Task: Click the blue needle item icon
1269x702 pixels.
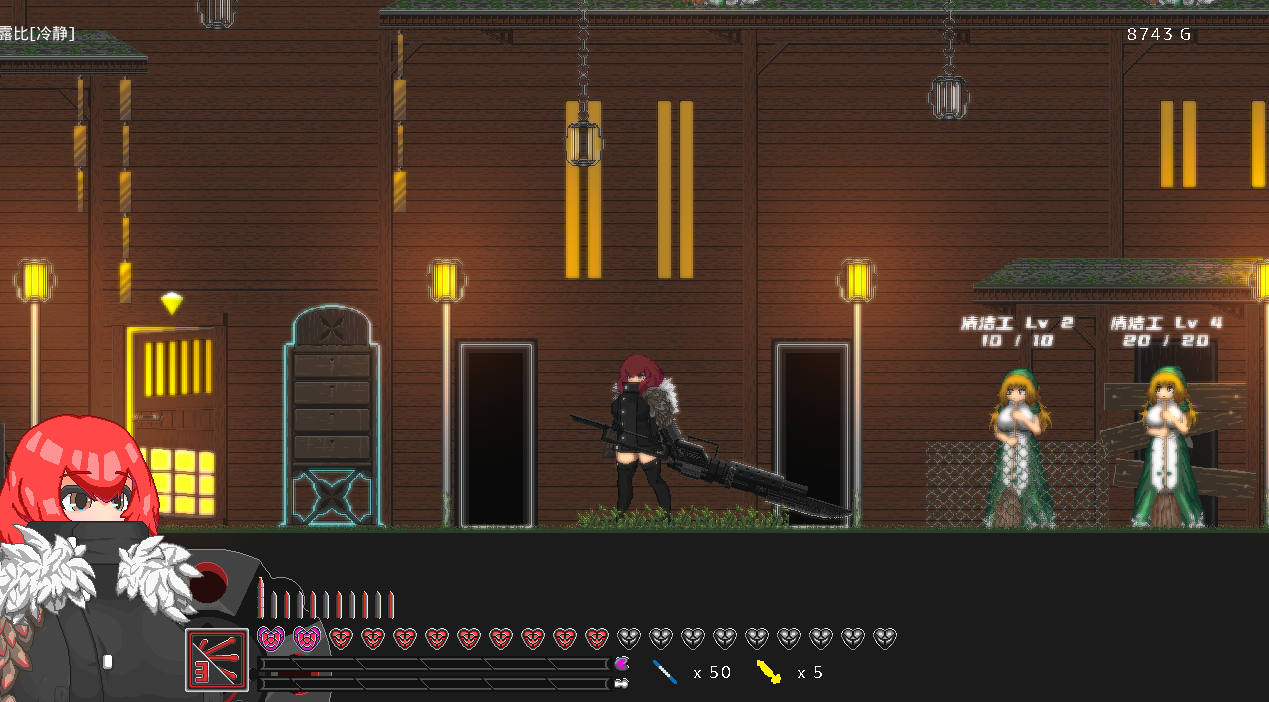Action: pyautogui.click(x=665, y=672)
